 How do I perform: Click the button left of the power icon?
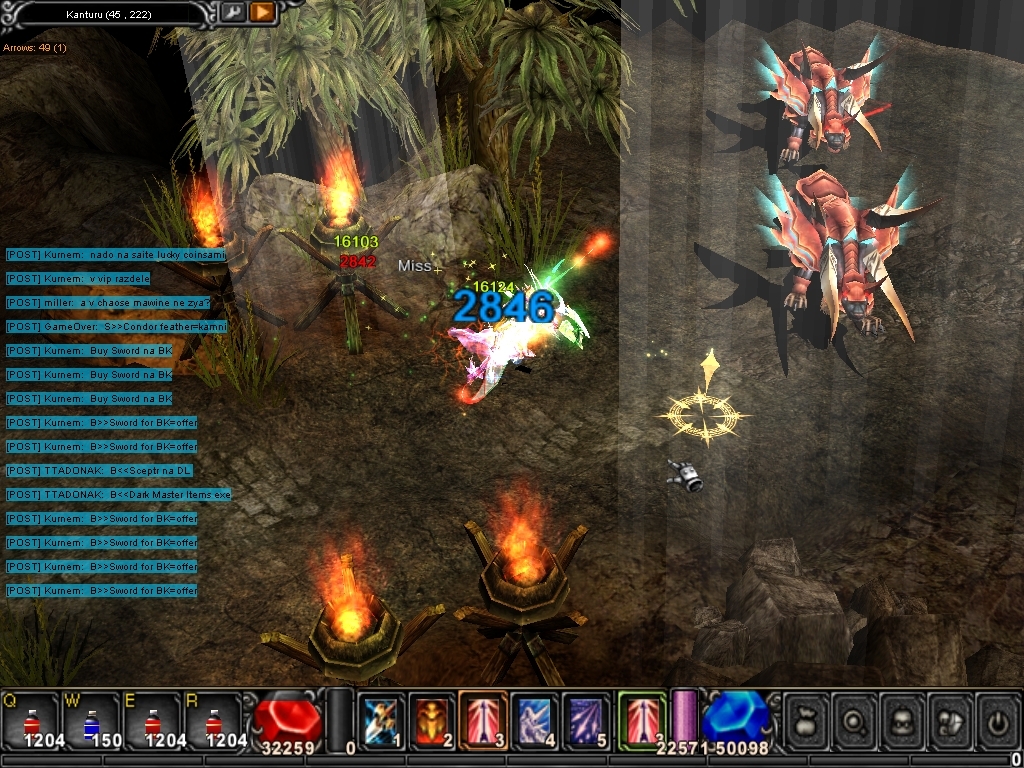pos(951,719)
